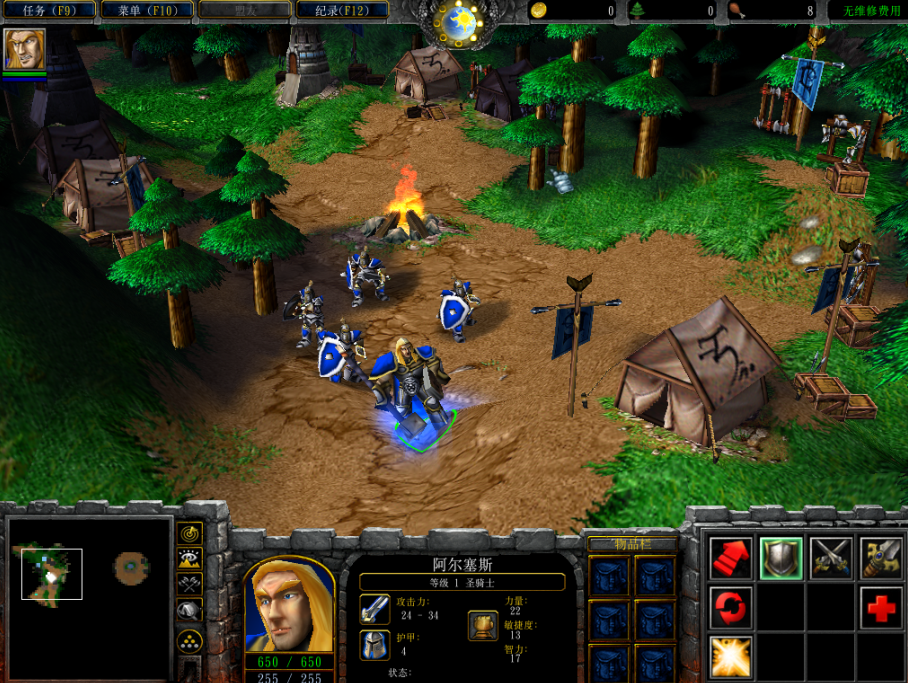Click Arthas's large portrait in the panel

point(289,603)
